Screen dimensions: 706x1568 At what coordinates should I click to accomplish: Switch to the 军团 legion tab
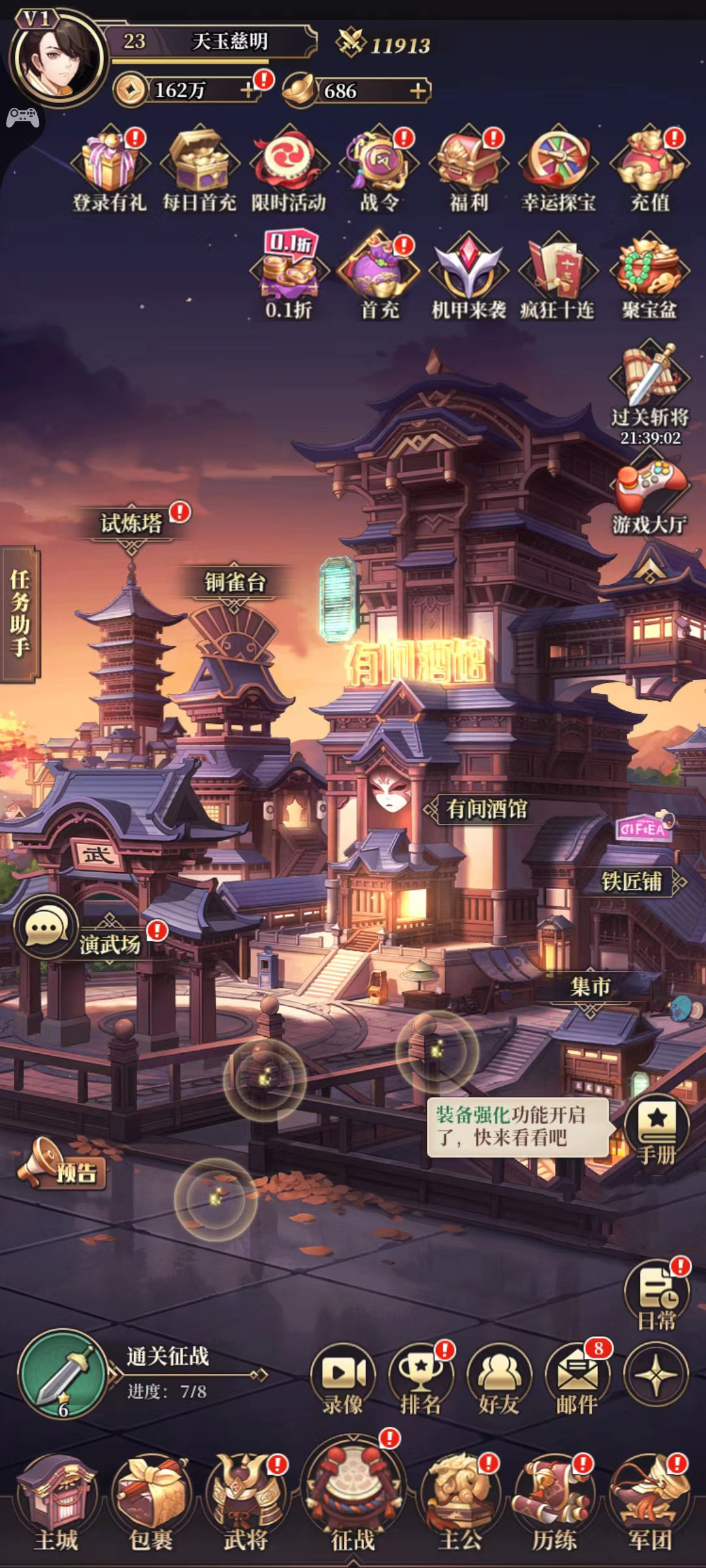click(x=650, y=1503)
